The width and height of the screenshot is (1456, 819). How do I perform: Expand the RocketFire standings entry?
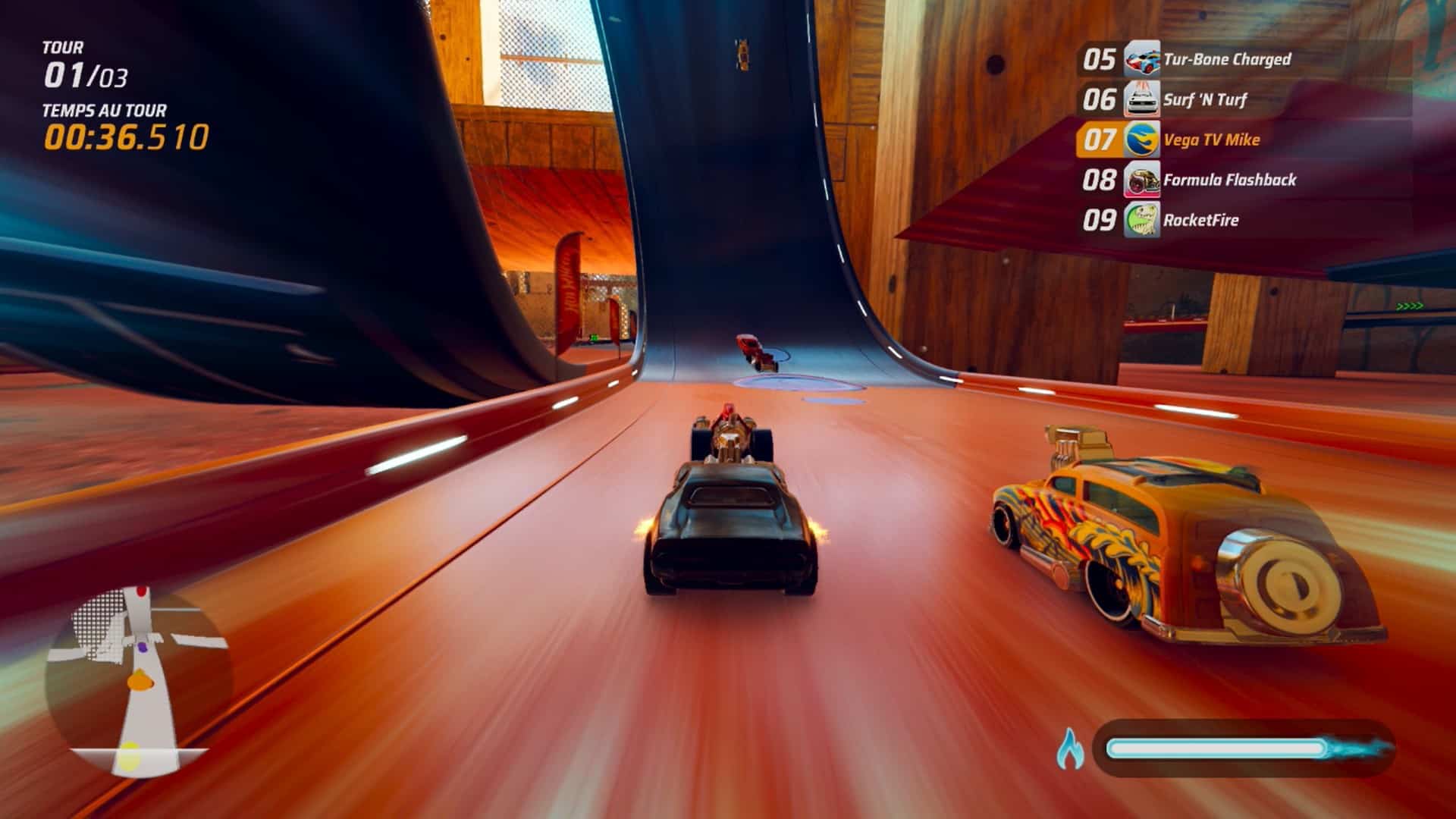(1200, 220)
